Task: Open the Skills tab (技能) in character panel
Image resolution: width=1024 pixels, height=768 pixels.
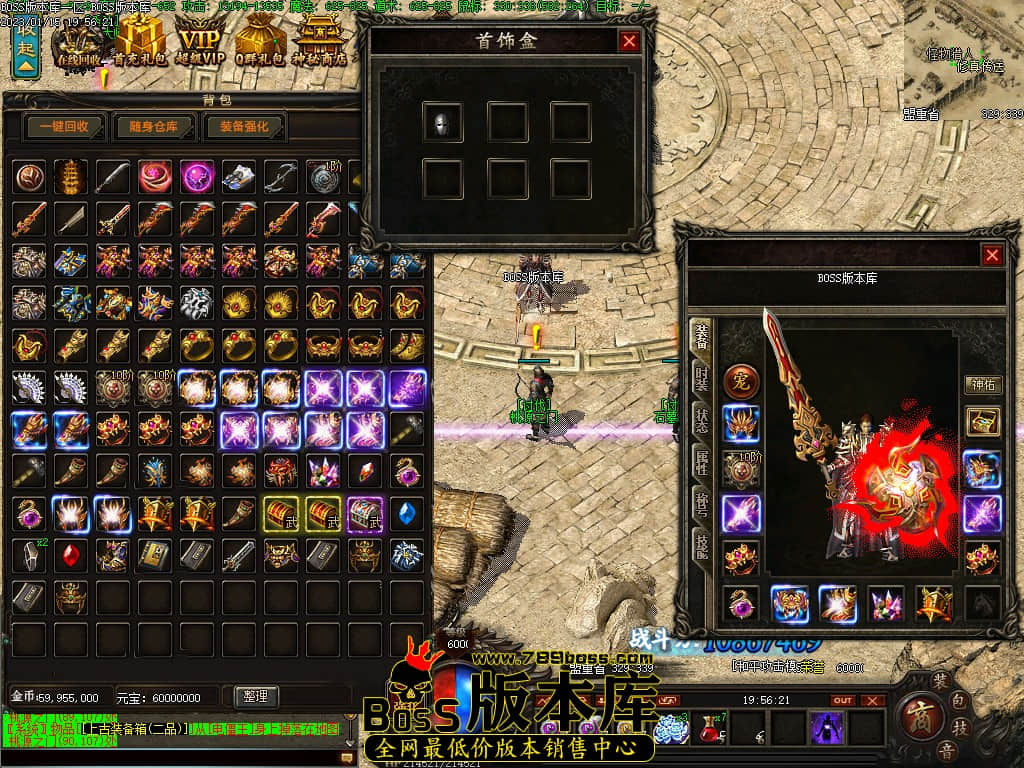Action: tap(702, 545)
